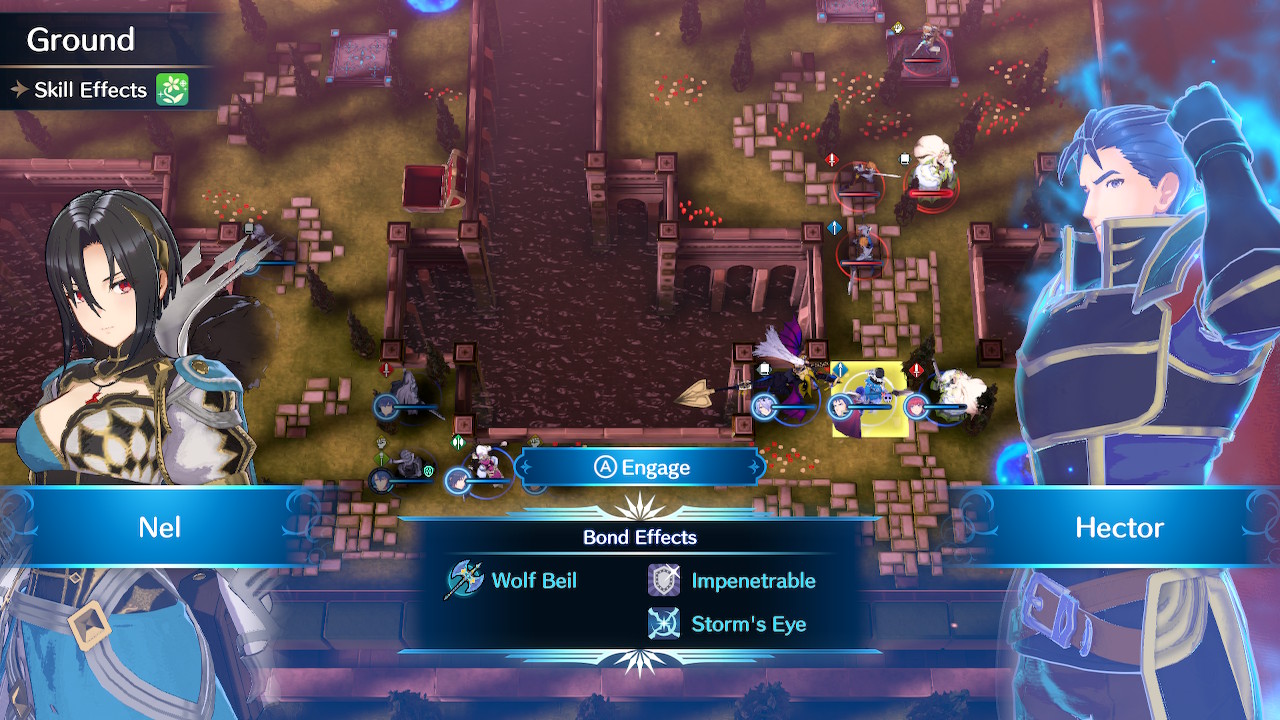Click the Impenetrable shield icon
The width and height of the screenshot is (1280, 720).
tap(663, 580)
